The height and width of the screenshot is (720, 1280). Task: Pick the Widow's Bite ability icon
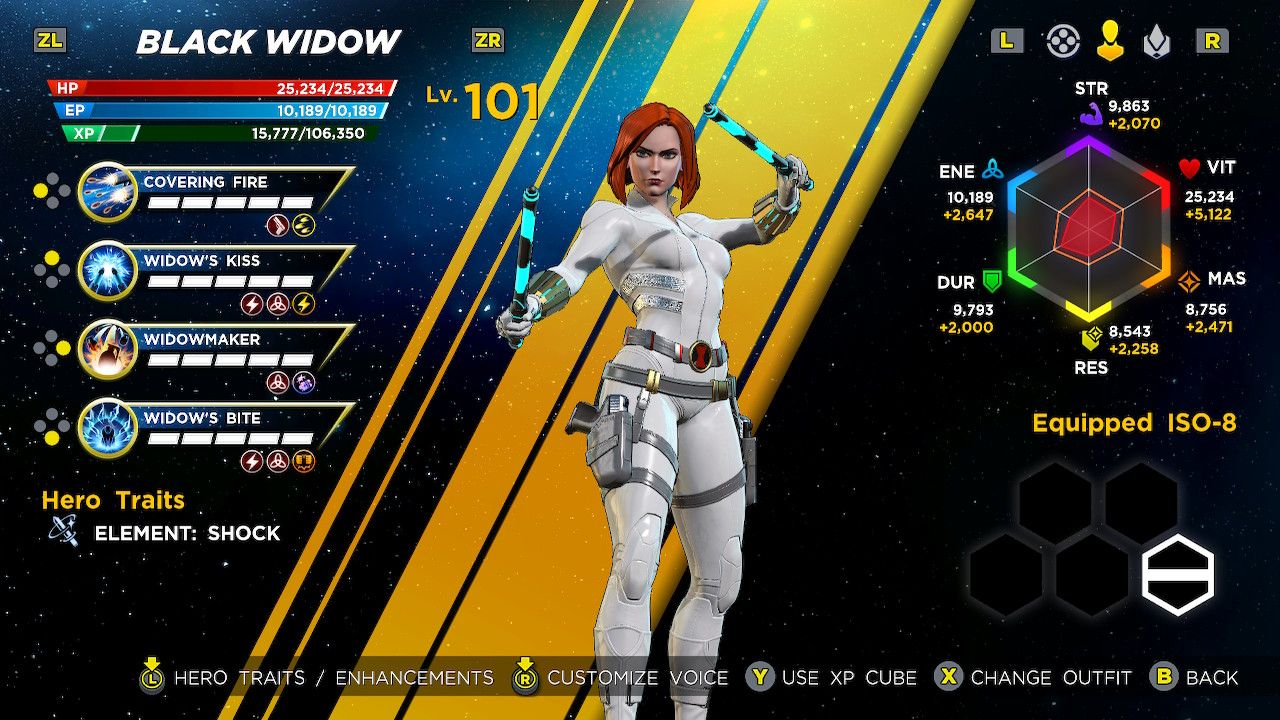[x=107, y=428]
